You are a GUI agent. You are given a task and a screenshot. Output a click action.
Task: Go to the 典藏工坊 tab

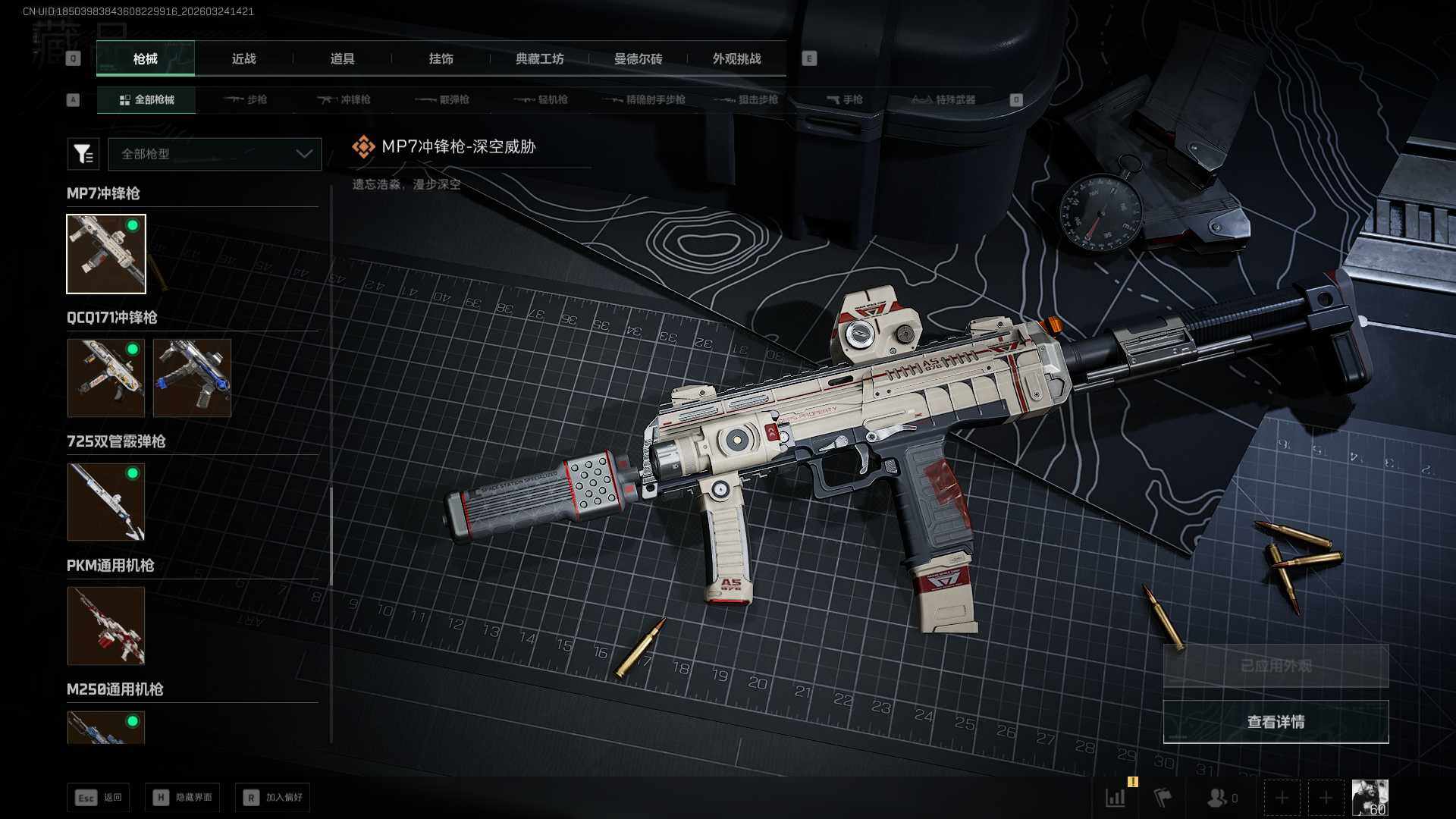539,59
